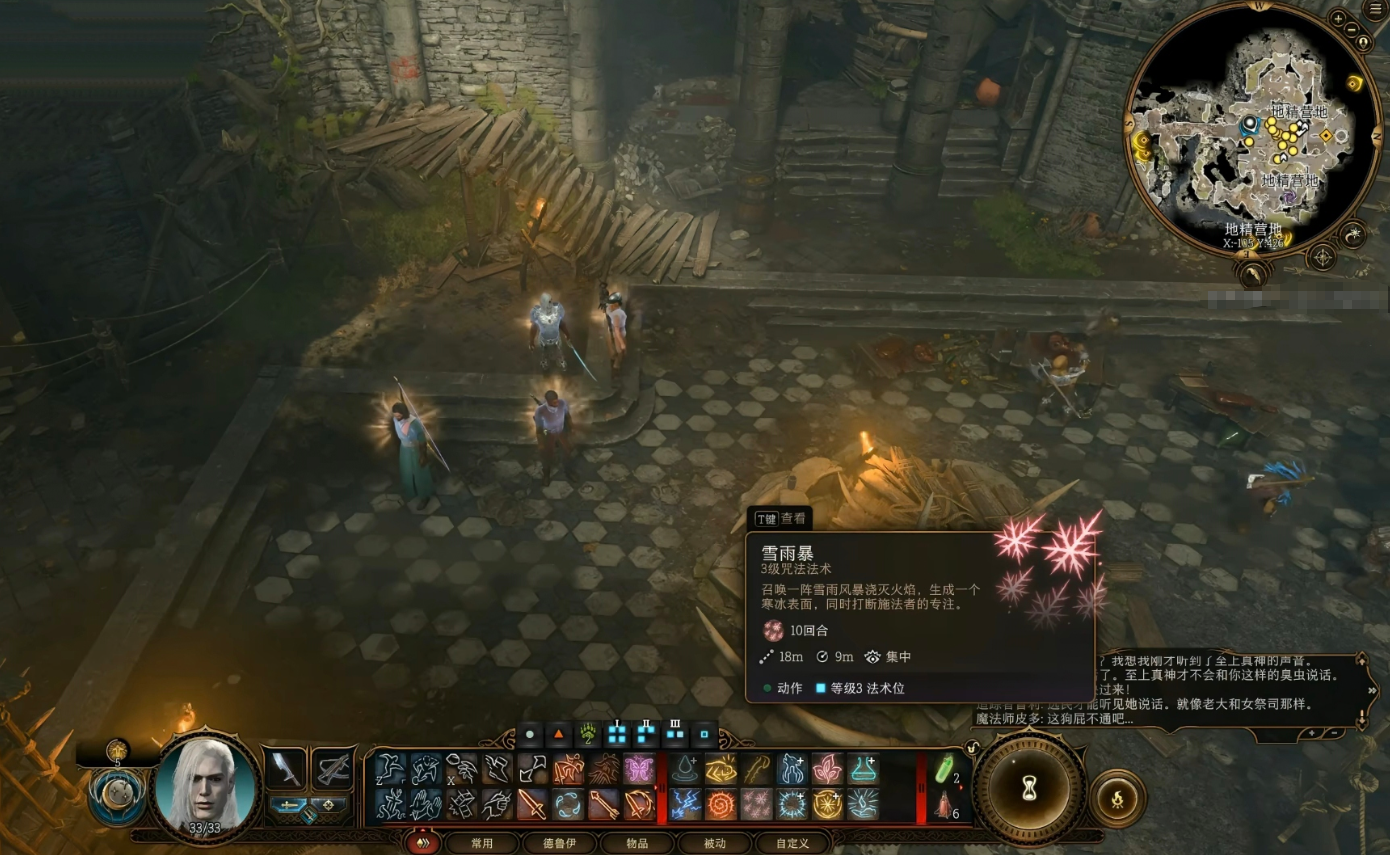Screen dimensions: 1390x855
Task: Switch to the 常用 hotbar tab
Action: tap(482, 843)
